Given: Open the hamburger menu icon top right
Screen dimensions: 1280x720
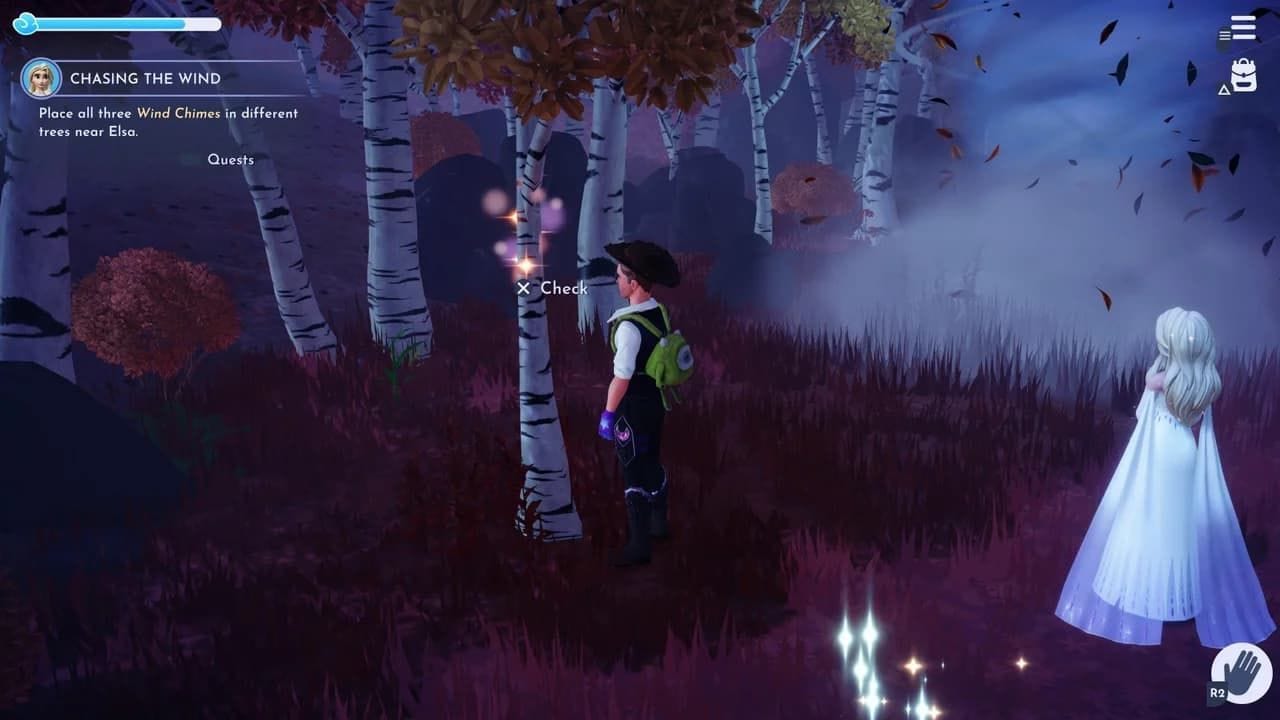Looking at the screenshot, I should 1243,27.
